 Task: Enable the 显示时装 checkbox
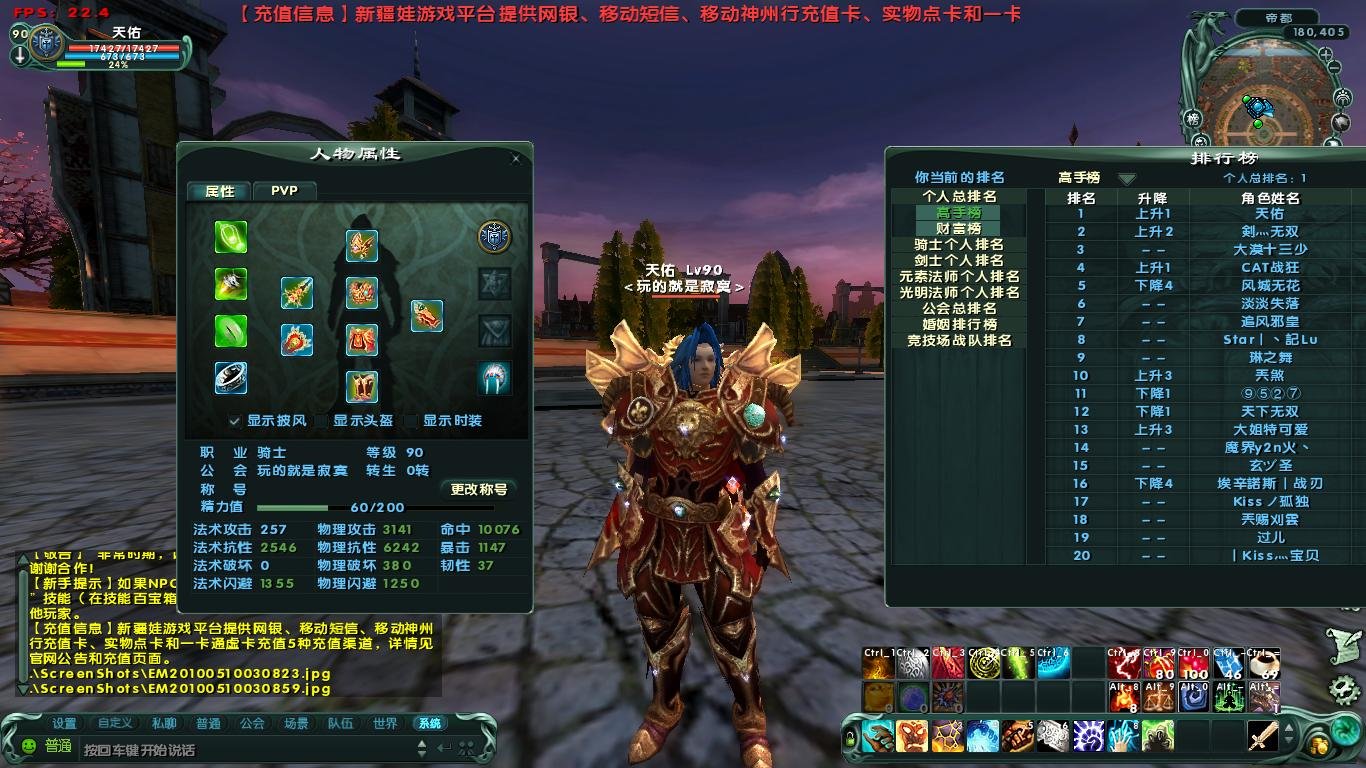(411, 421)
